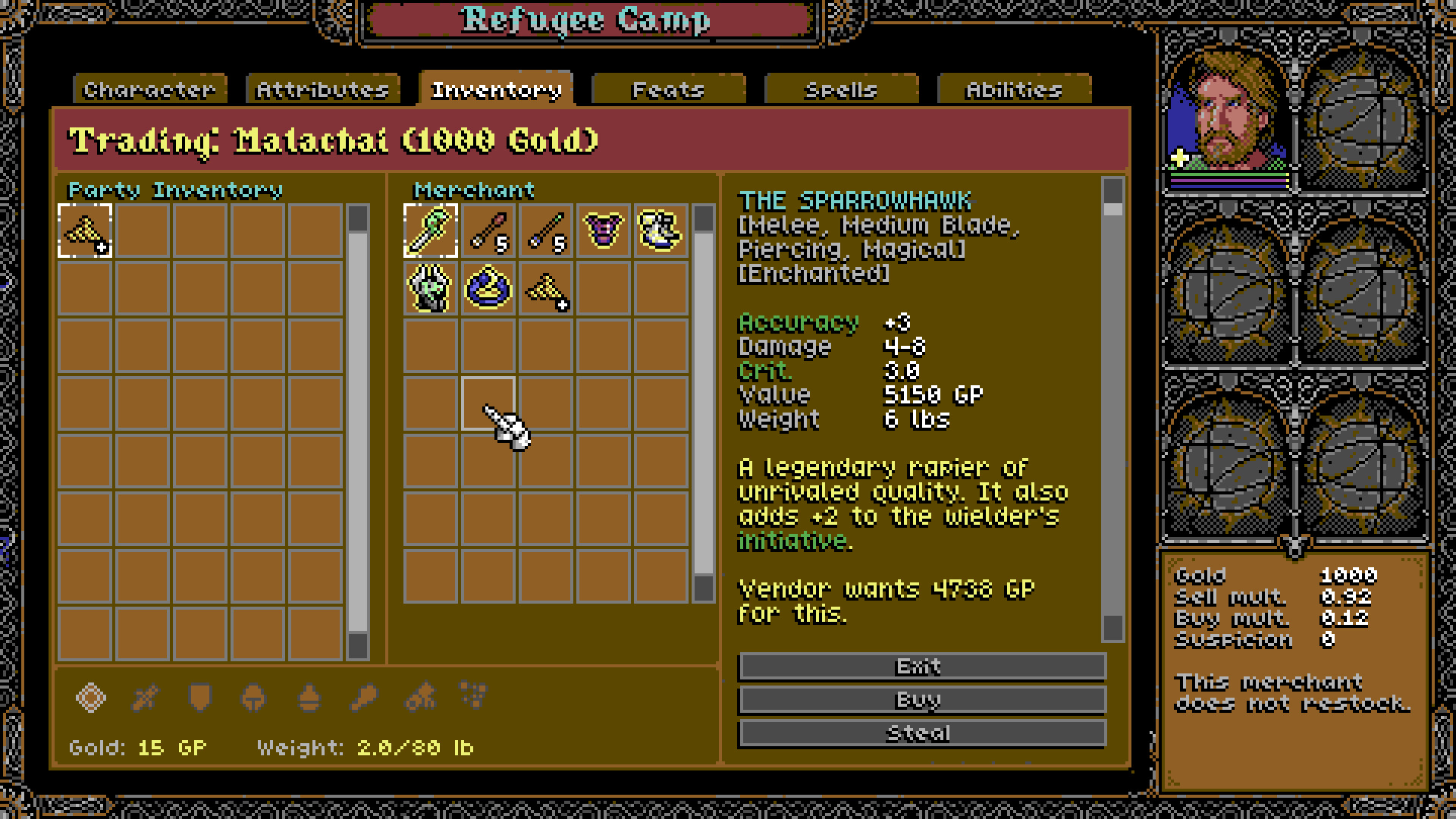The width and height of the screenshot is (1456, 819).
Task: Exit the trading screen
Action: click(922, 666)
